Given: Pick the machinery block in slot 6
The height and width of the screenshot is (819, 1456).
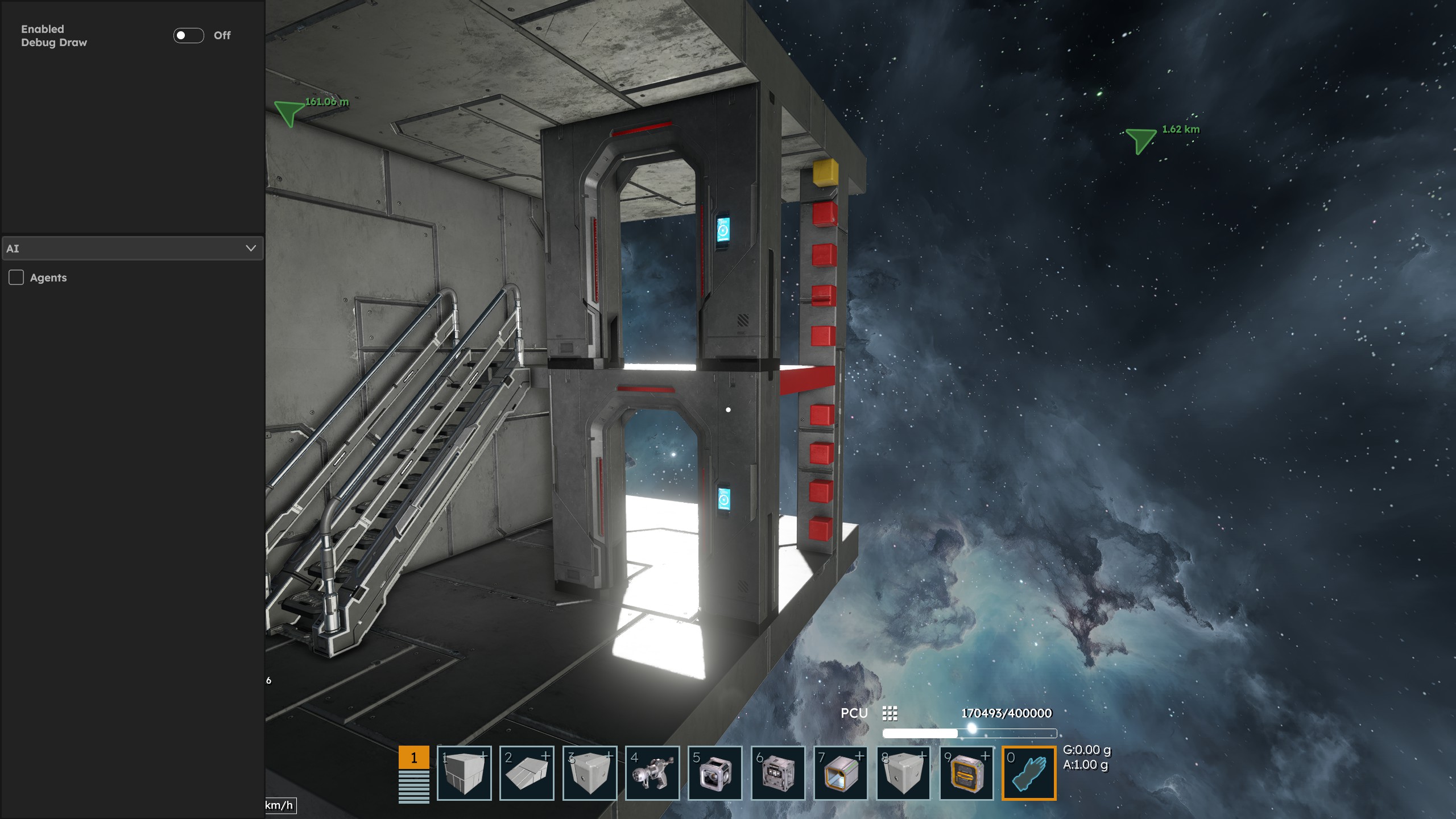Looking at the screenshot, I should [x=778, y=773].
